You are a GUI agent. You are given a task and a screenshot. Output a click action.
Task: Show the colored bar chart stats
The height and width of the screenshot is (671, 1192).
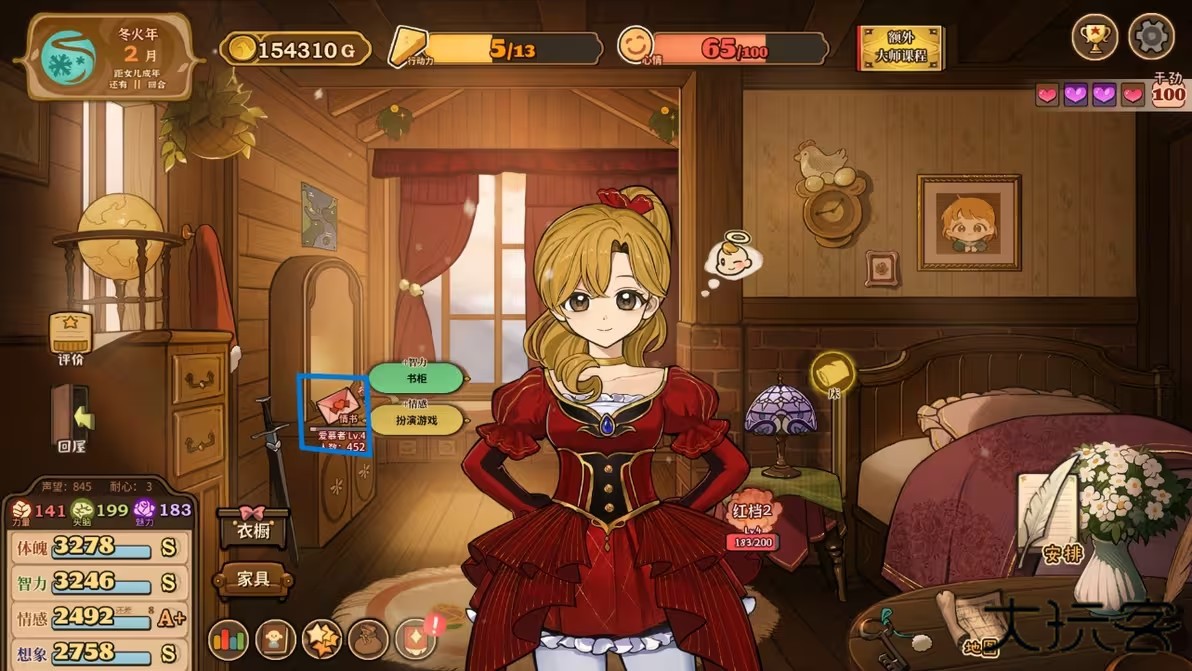pyautogui.click(x=228, y=640)
